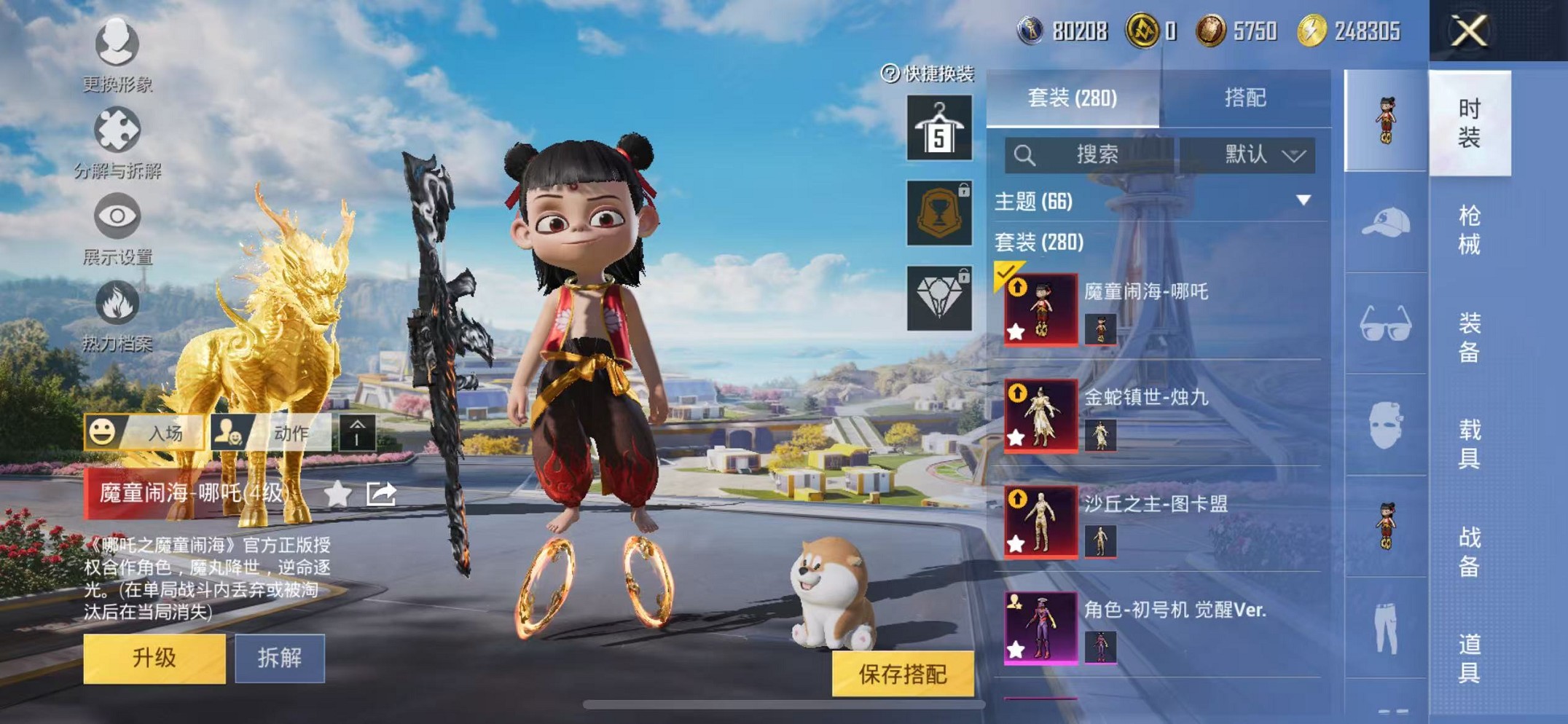The image size is (1568, 724).
Task: Open 展示设置 display settings
Action: pyautogui.click(x=117, y=228)
